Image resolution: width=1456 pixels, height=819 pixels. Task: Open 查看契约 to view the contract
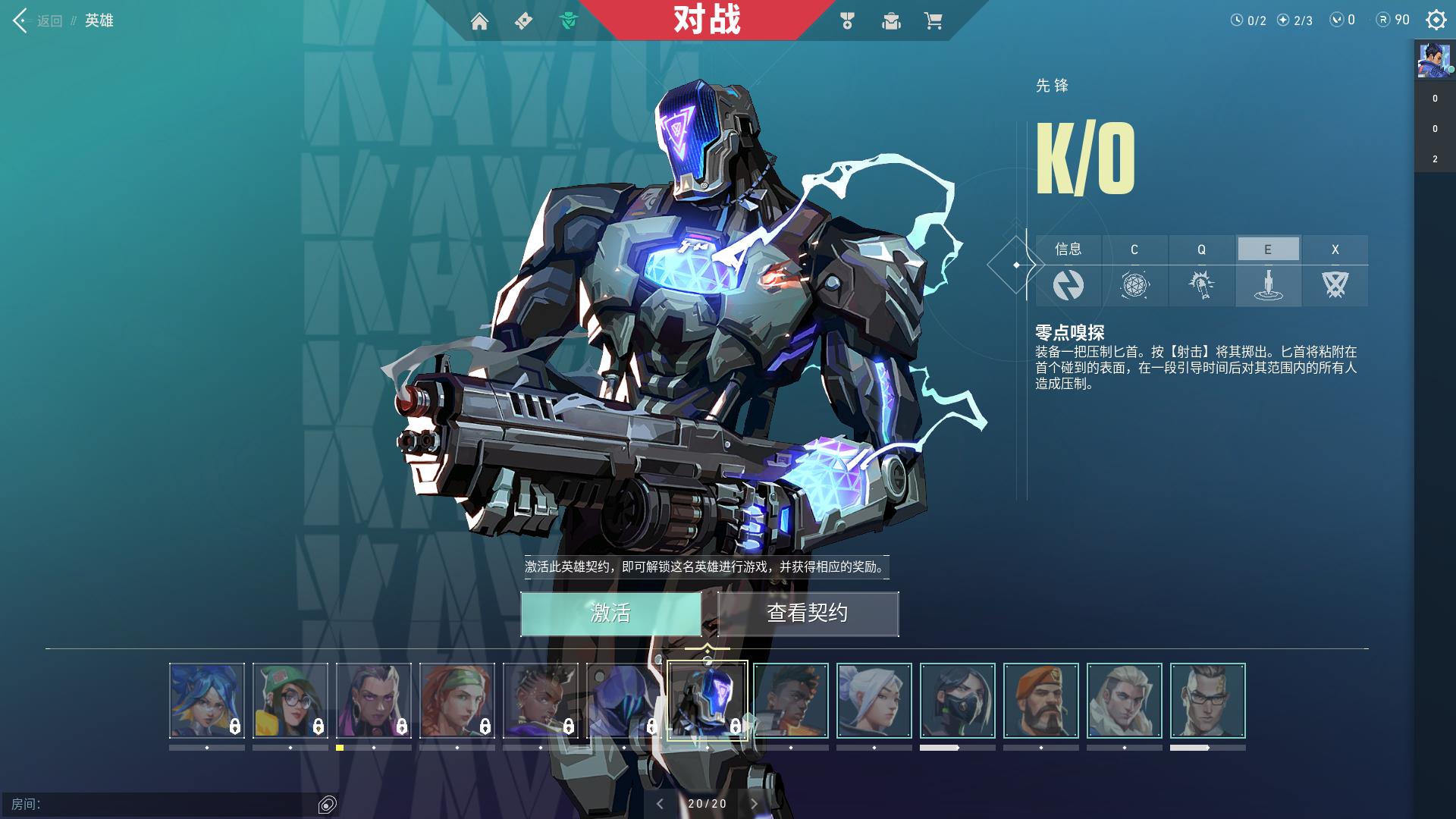808,613
